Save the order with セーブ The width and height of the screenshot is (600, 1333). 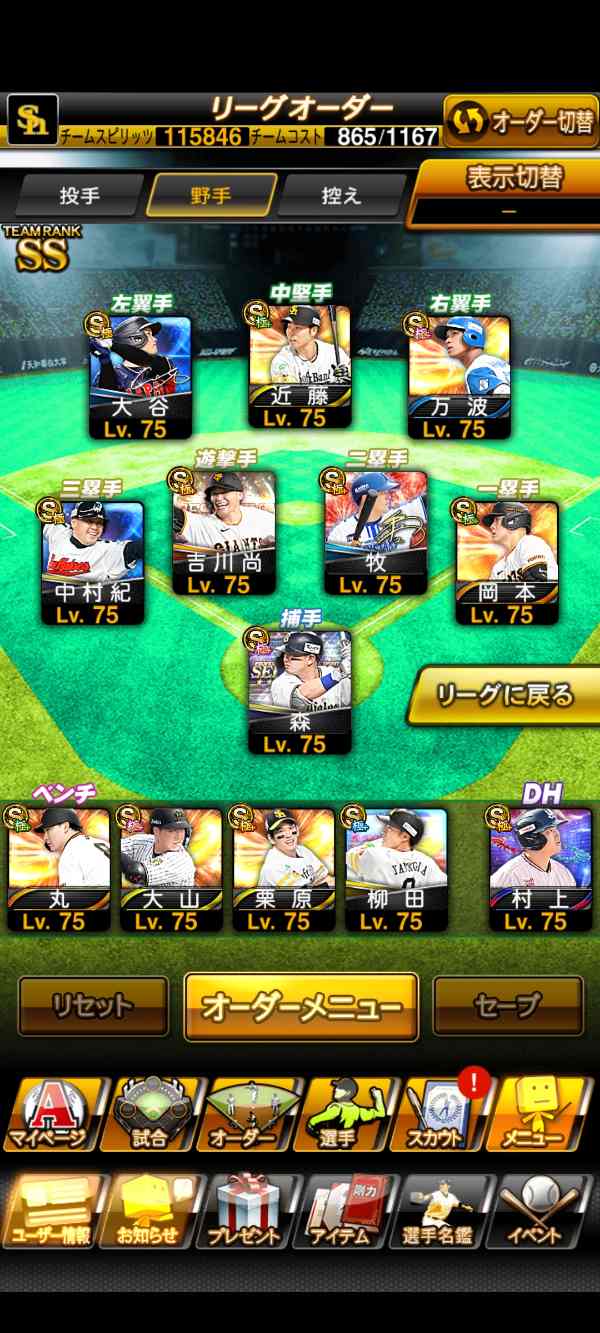pos(508,1005)
